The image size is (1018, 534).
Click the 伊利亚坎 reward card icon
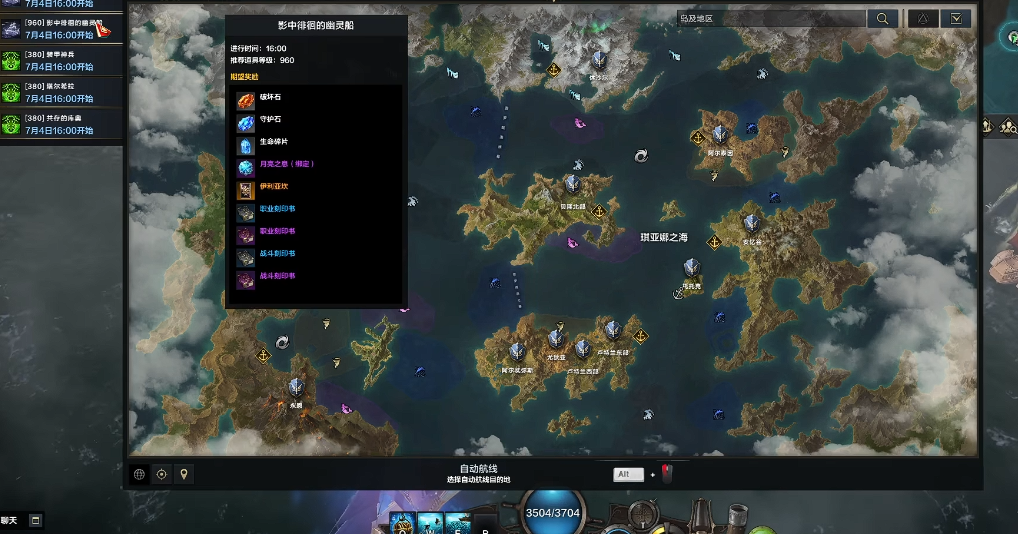245,189
